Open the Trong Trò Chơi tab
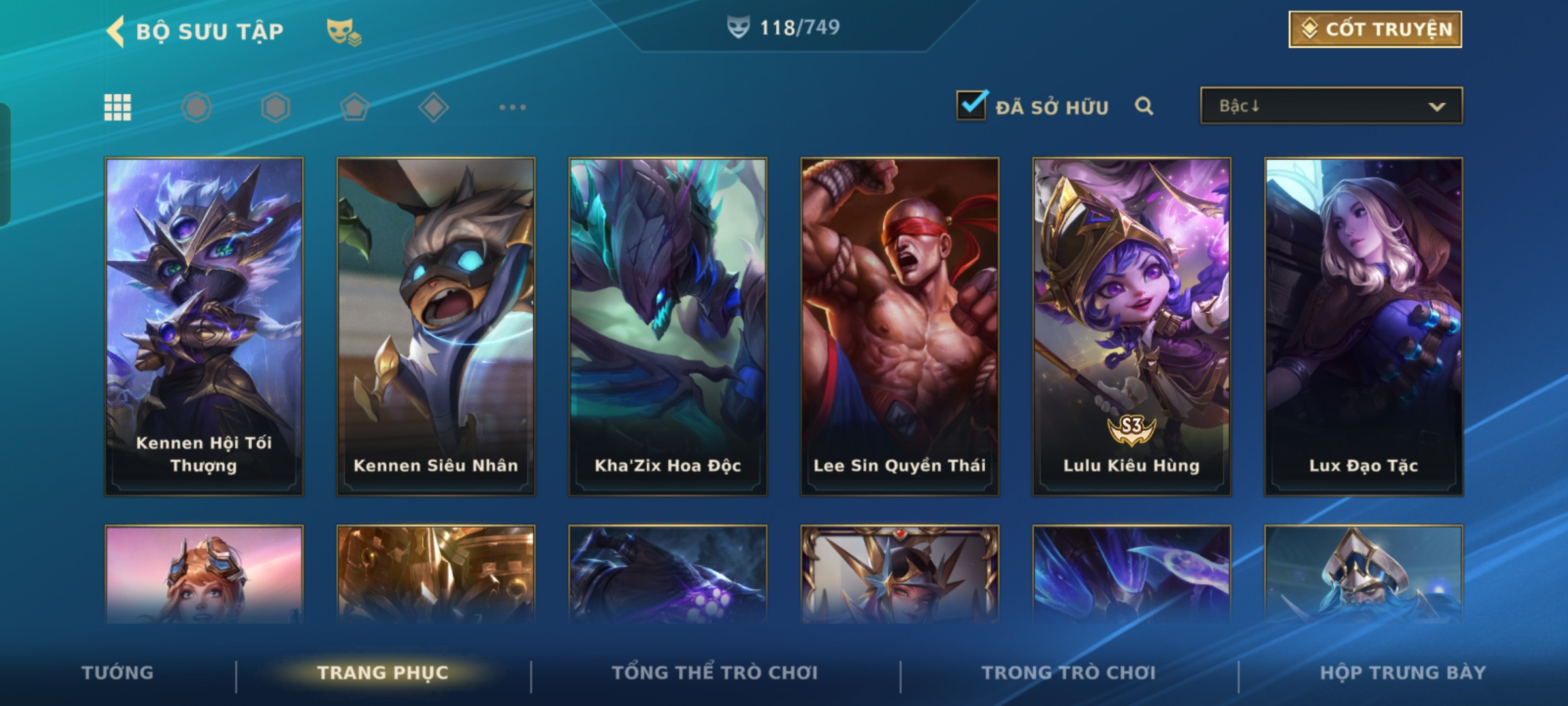Screen dimensions: 1568x706 pos(1069,673)
